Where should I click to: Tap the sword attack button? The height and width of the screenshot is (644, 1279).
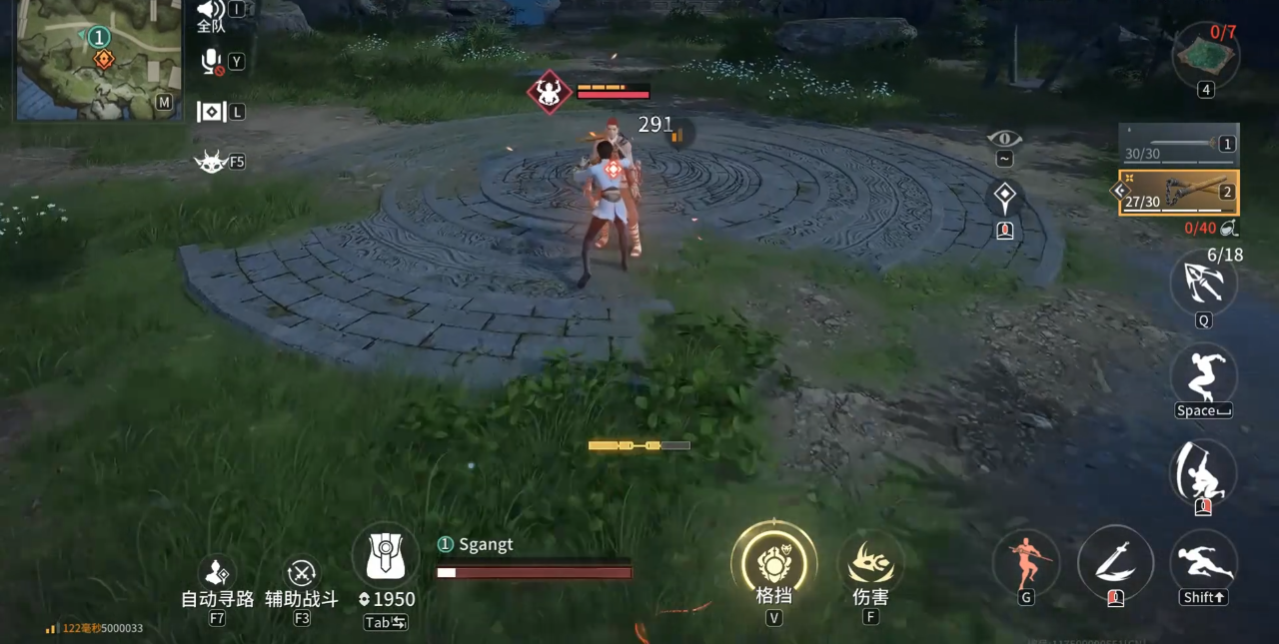click(x=1115, y=562)
